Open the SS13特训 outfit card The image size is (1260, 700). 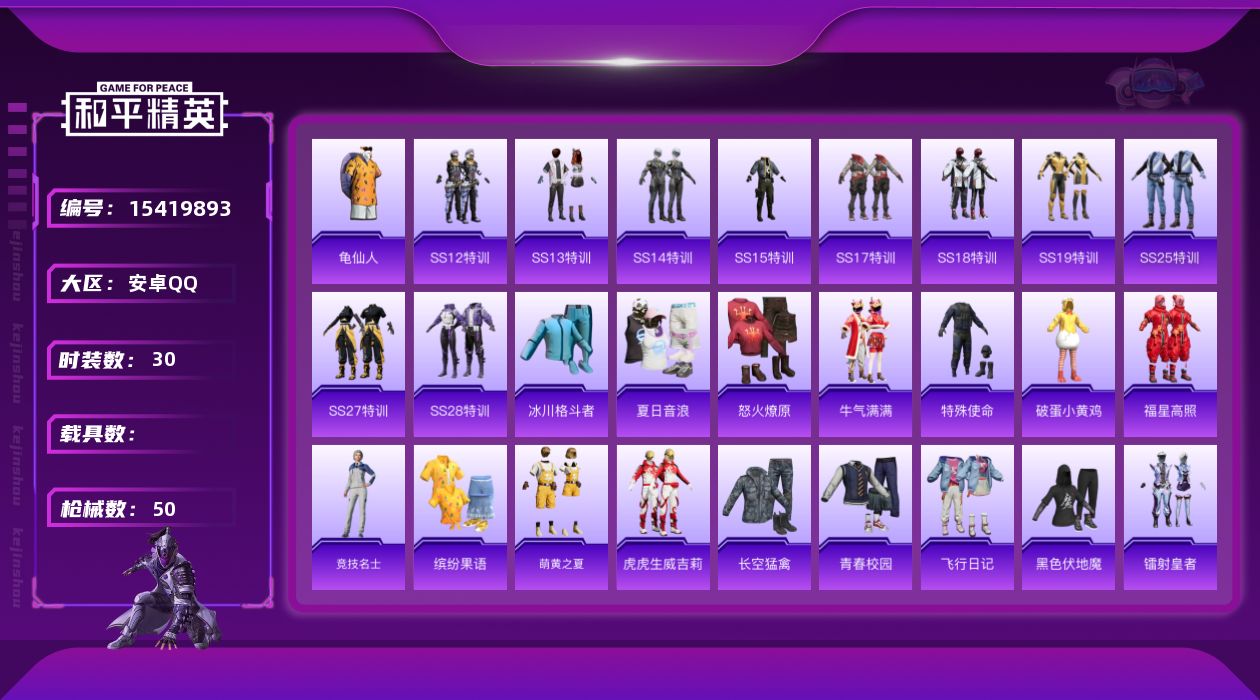[561, 210]
